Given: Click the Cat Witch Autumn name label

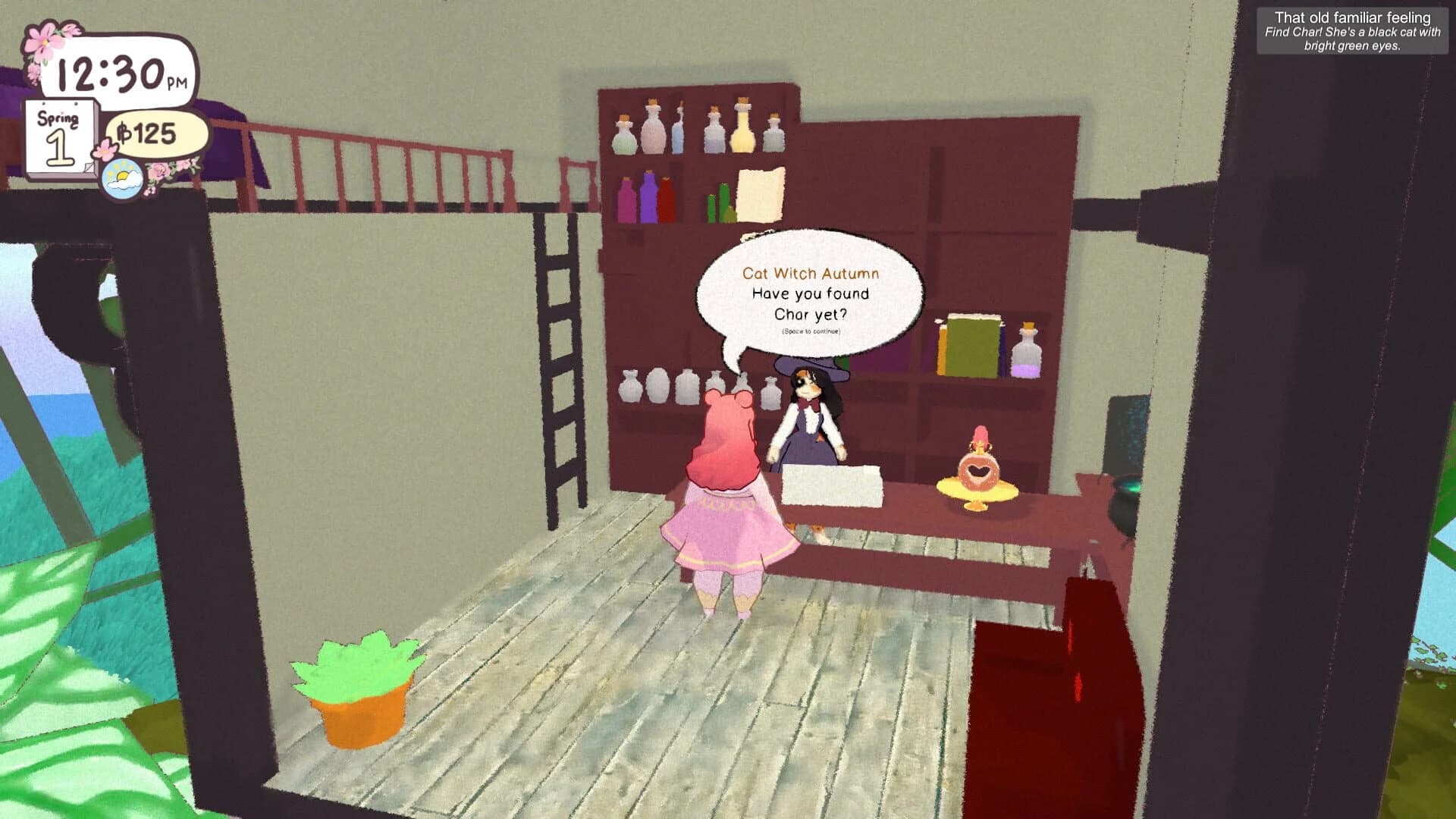Looking at the screenshot, I should point(810,273).
